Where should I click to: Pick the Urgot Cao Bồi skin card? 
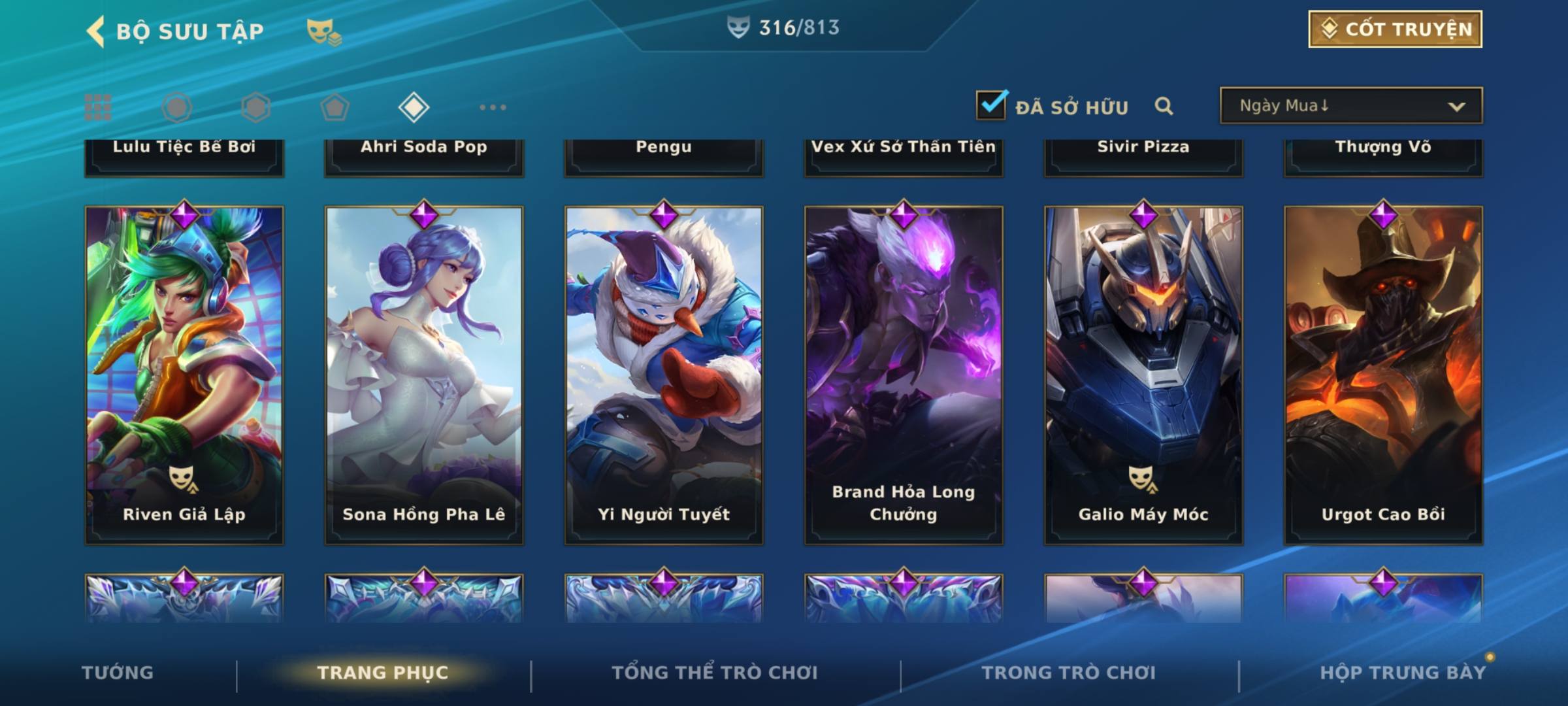1383,375
